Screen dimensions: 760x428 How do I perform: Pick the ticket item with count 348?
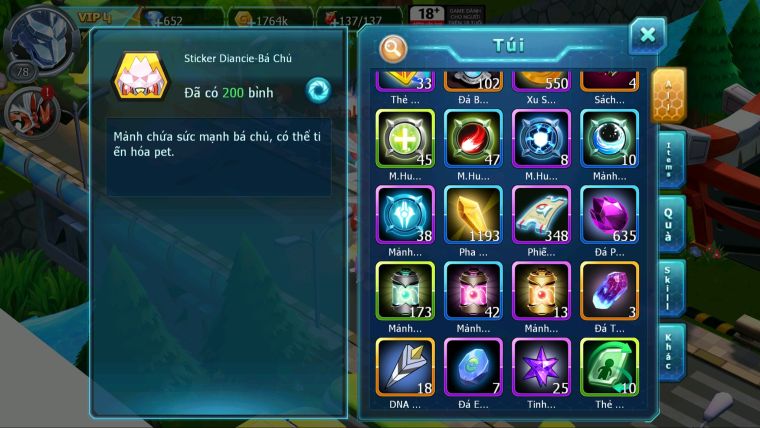click(x=541, y=215)
